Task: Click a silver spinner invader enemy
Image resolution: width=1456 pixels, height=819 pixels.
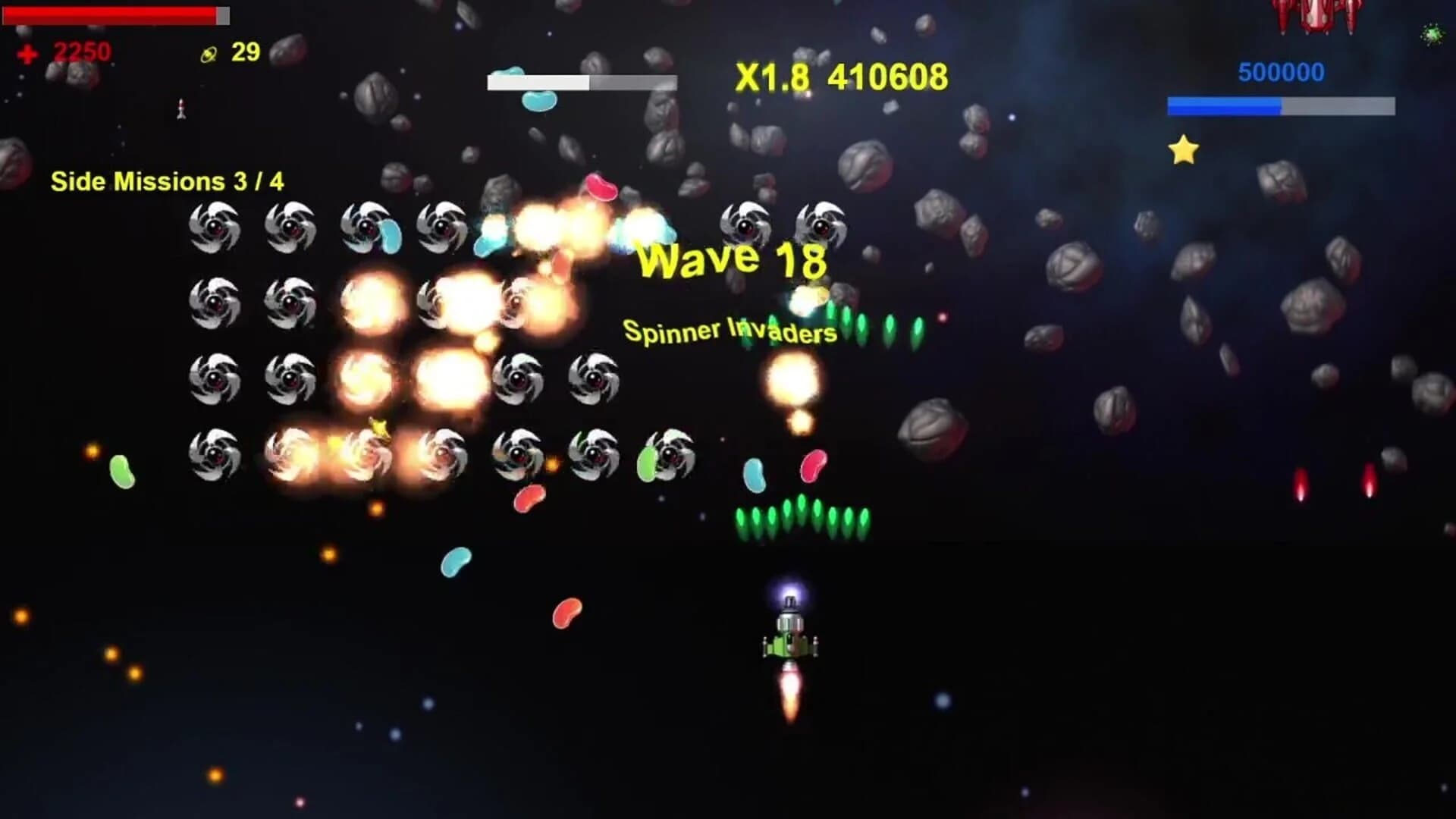Action: (215, 227)
